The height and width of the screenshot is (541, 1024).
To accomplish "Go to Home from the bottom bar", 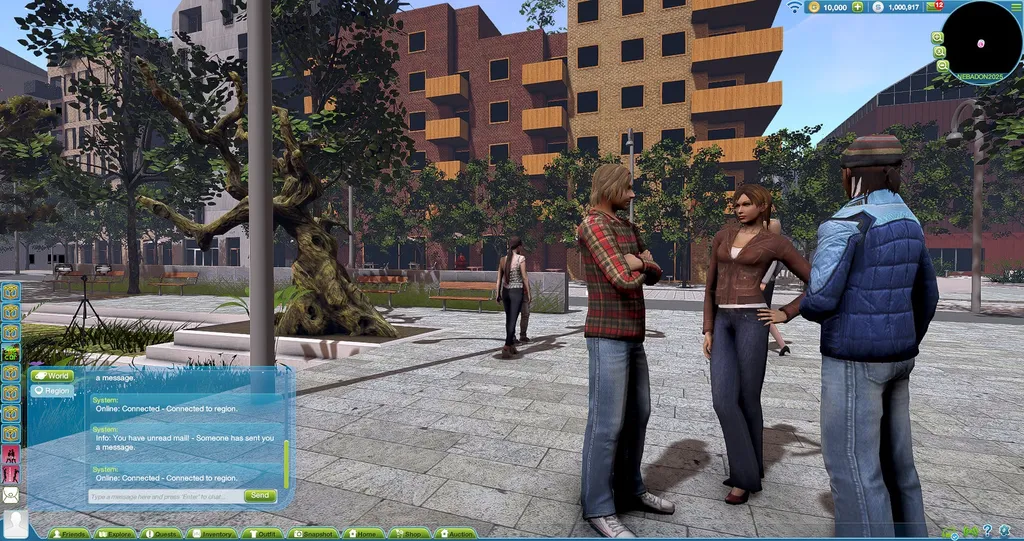I will click(363, 534).
